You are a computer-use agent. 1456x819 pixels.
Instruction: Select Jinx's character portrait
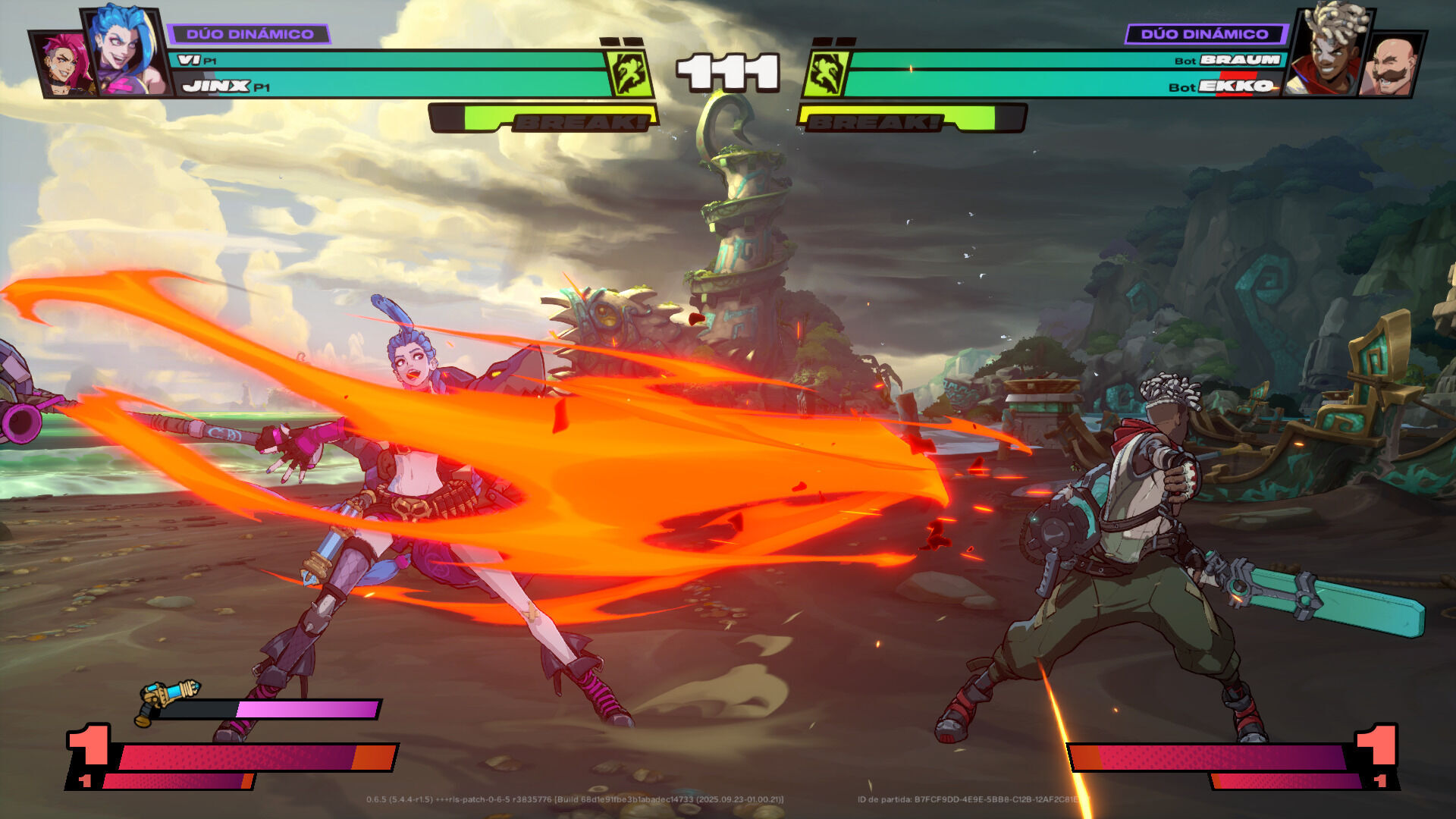point(125,52)
